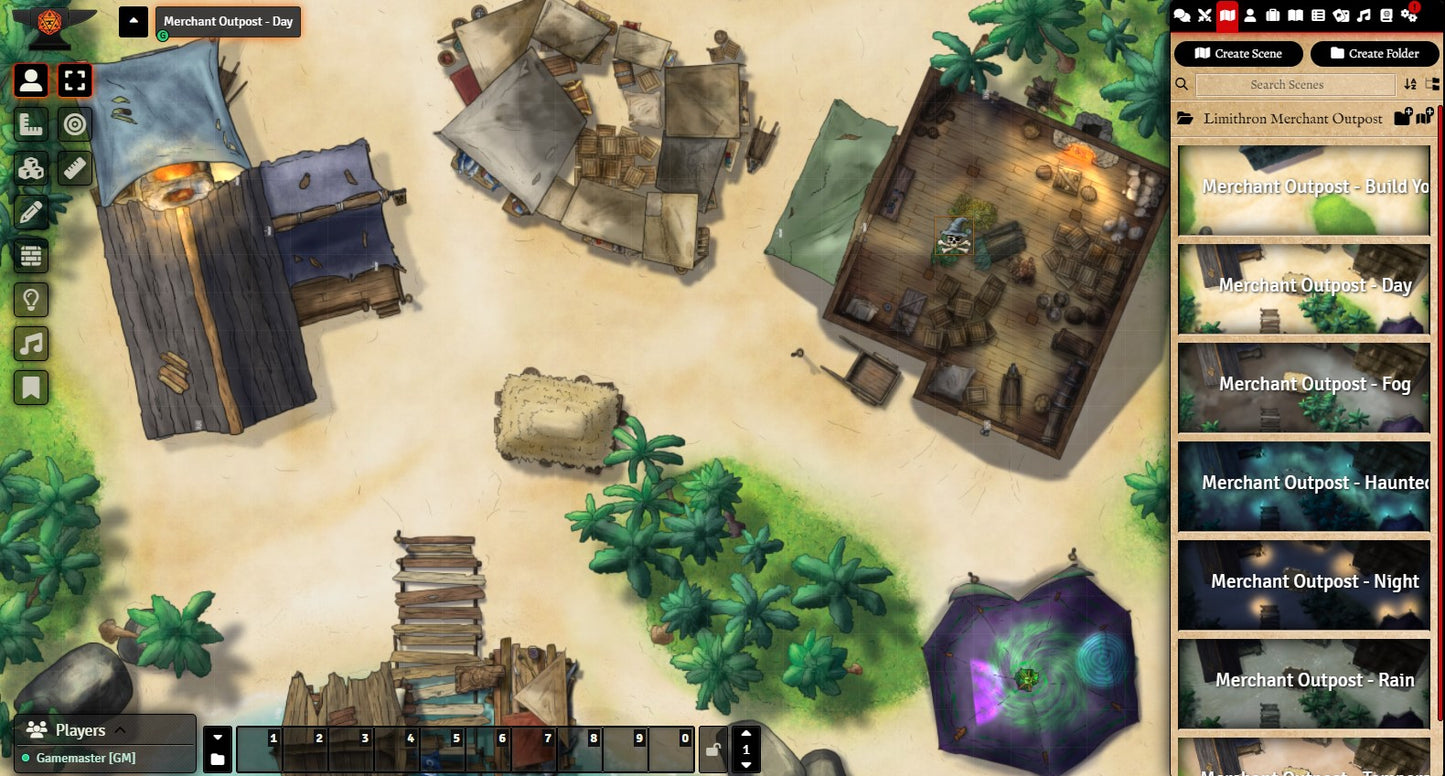The width and height of the screenshot is (1445, 776).
Task: Choose the Merchant Outpost - Rain scene
Action: (1304, 682)
